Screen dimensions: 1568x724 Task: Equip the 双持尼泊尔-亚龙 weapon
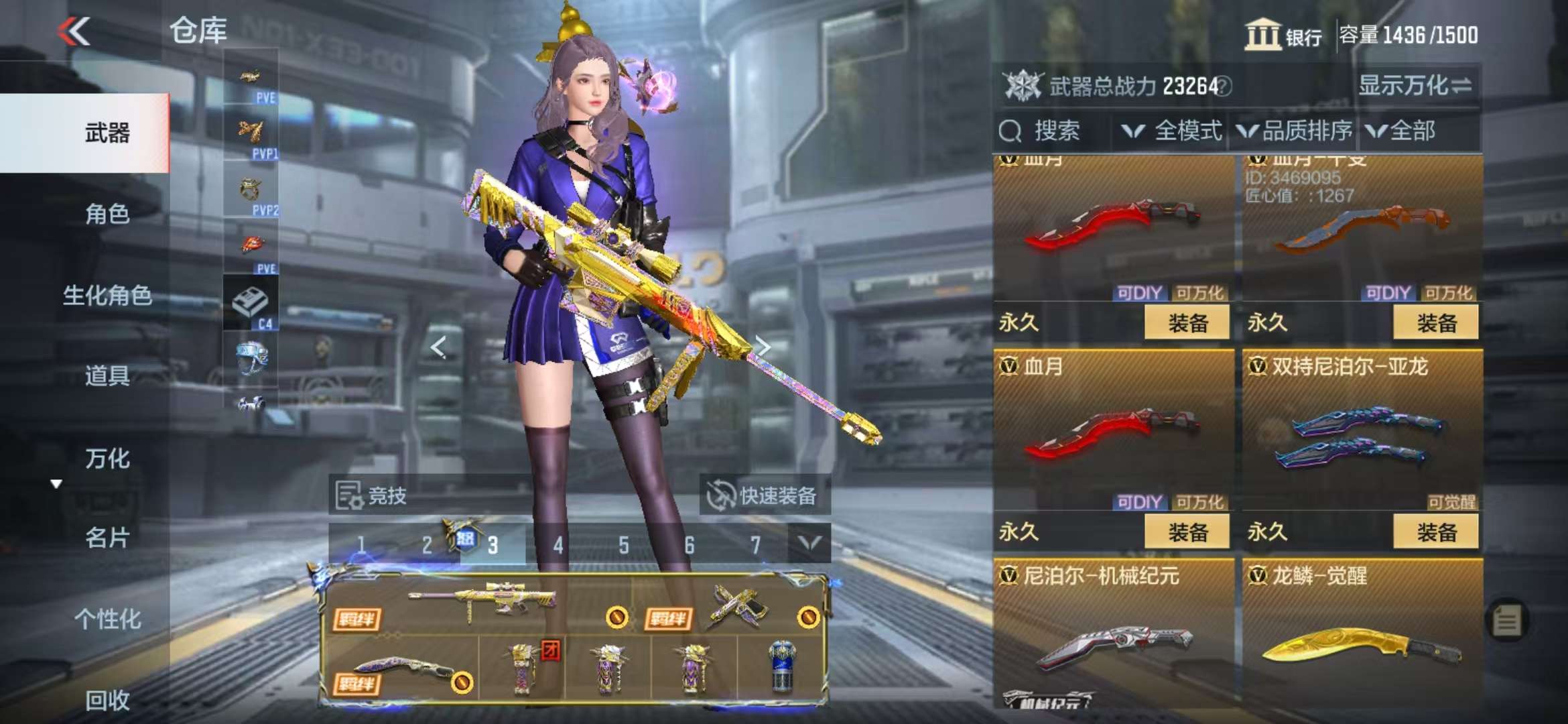[1435, 532]
